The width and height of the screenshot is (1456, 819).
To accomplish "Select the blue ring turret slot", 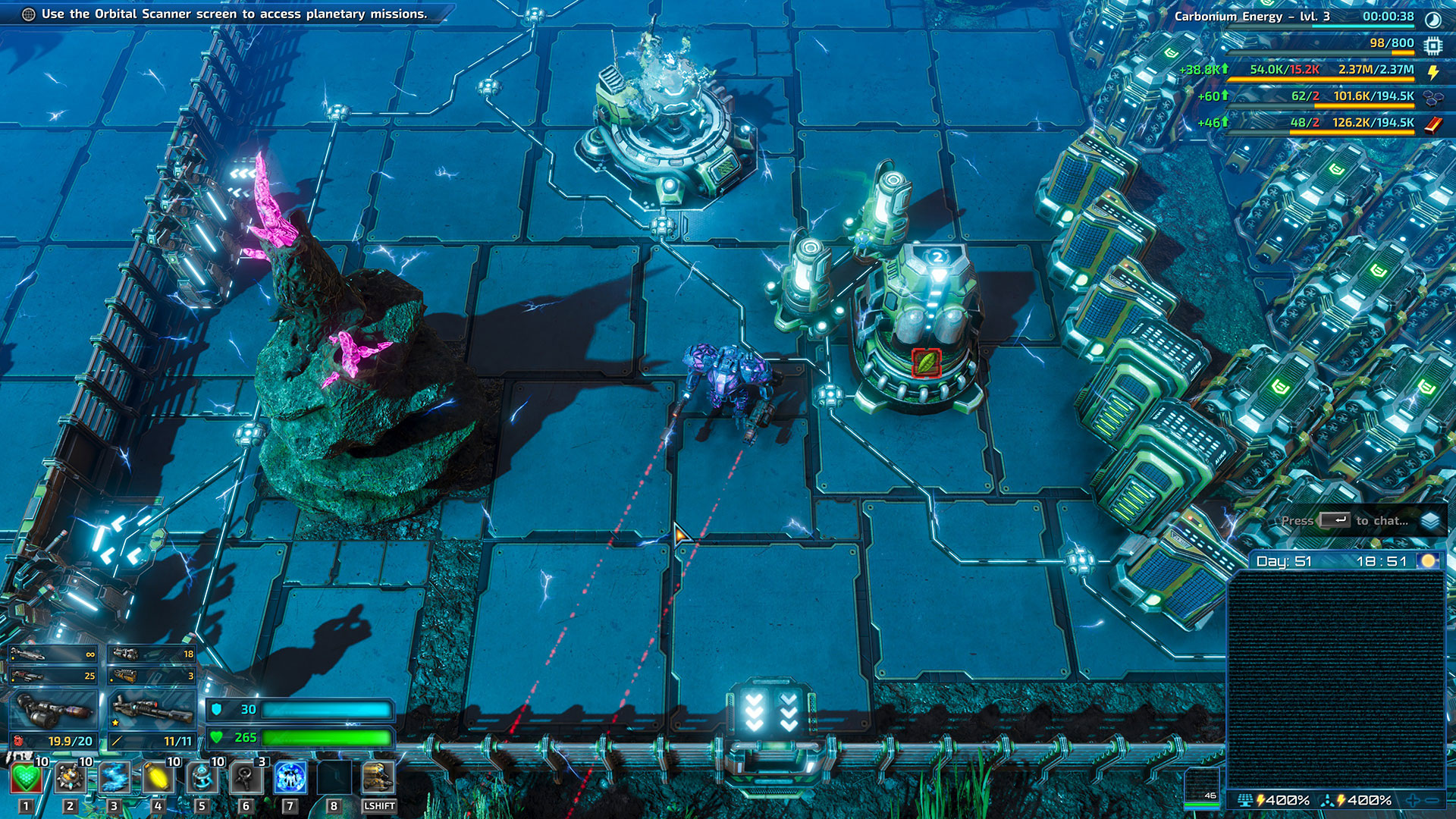I will point(202,779).
